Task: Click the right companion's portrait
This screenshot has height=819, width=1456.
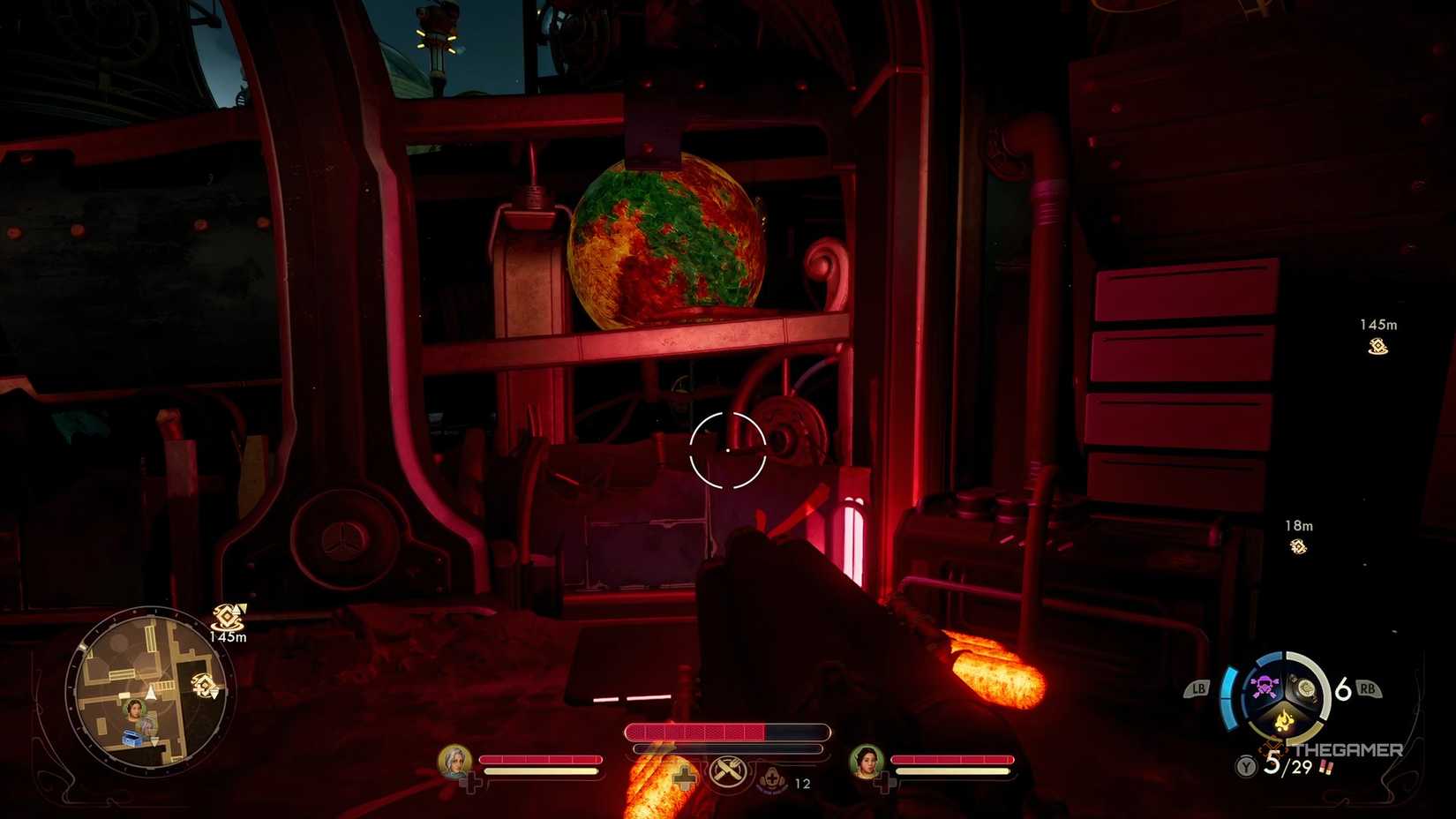Action: click(x=867, y=763)
